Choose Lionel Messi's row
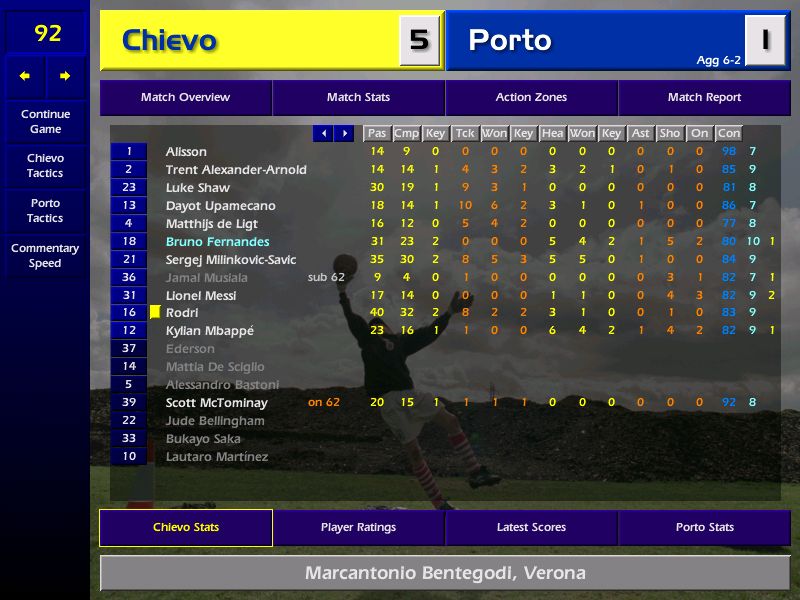800x600 pixels. coord(201,296)
